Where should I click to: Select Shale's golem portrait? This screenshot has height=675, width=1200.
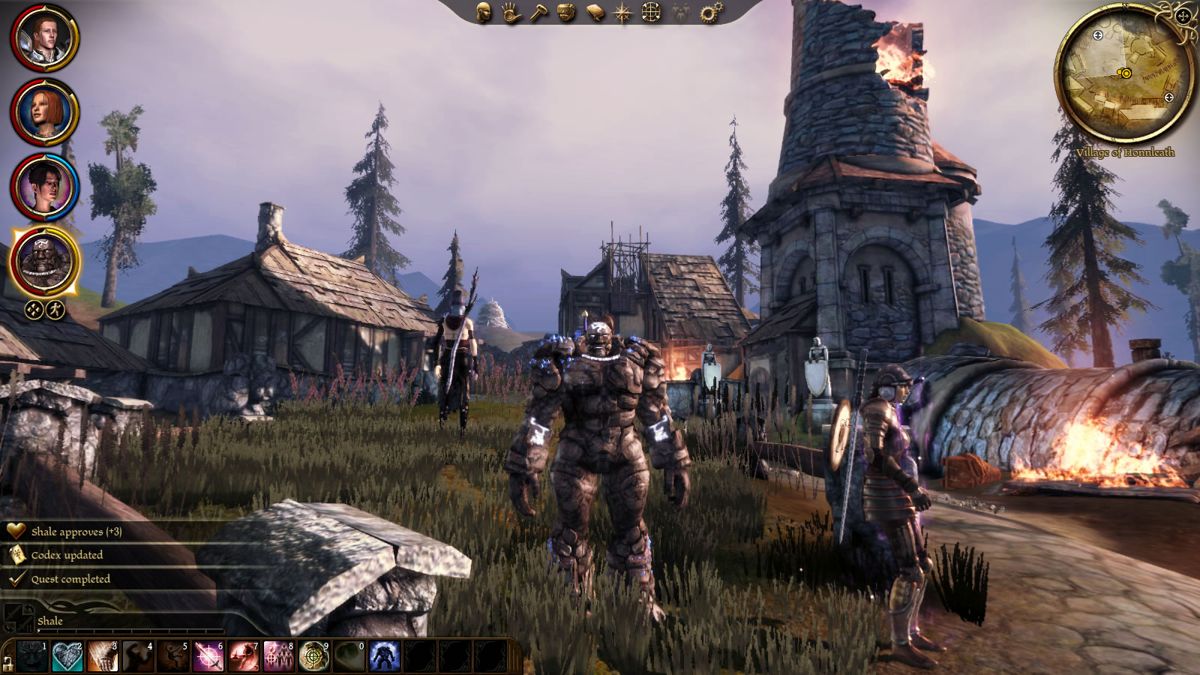[x=45, y=260]
